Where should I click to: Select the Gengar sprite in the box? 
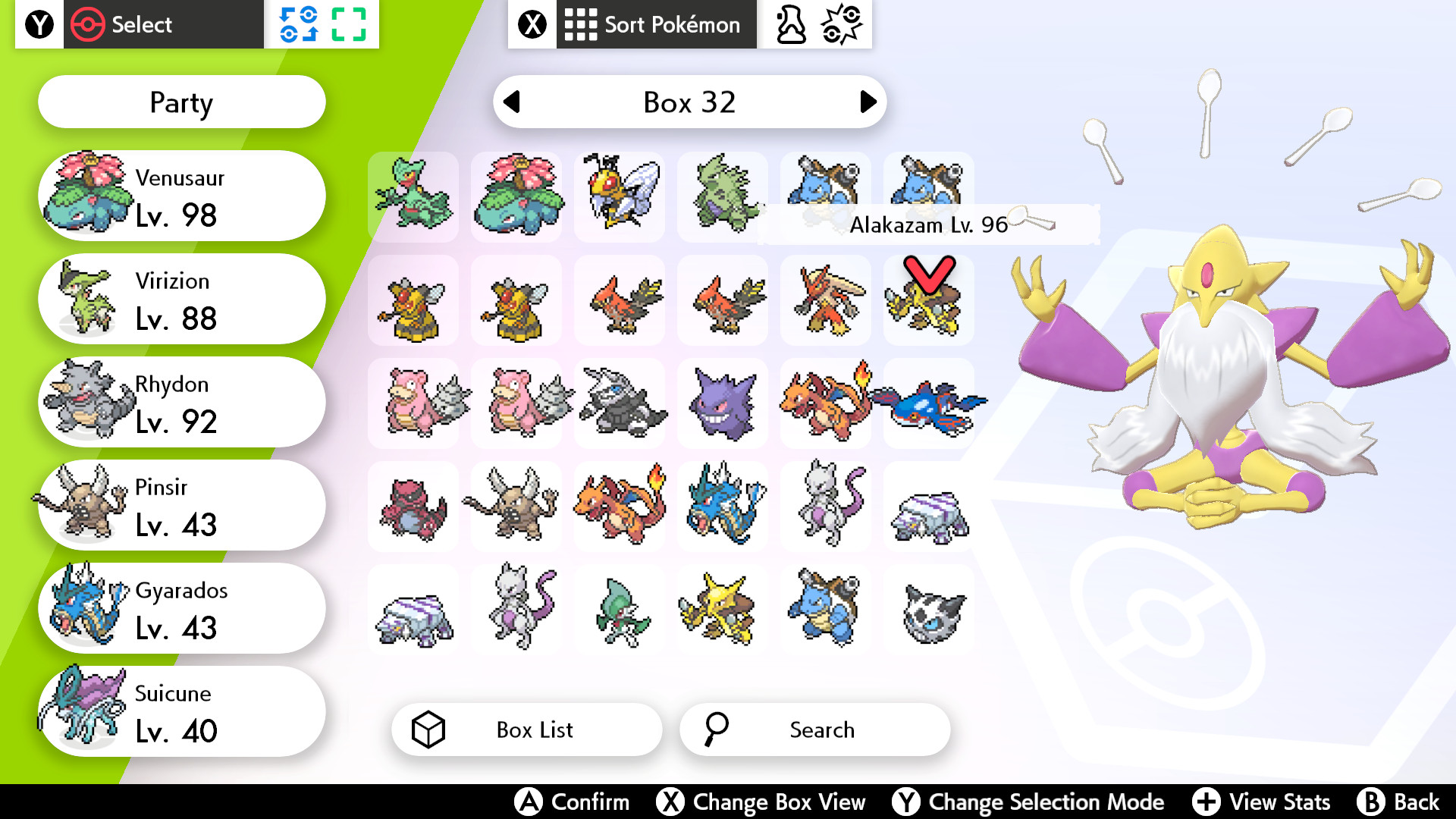[722, 403]
